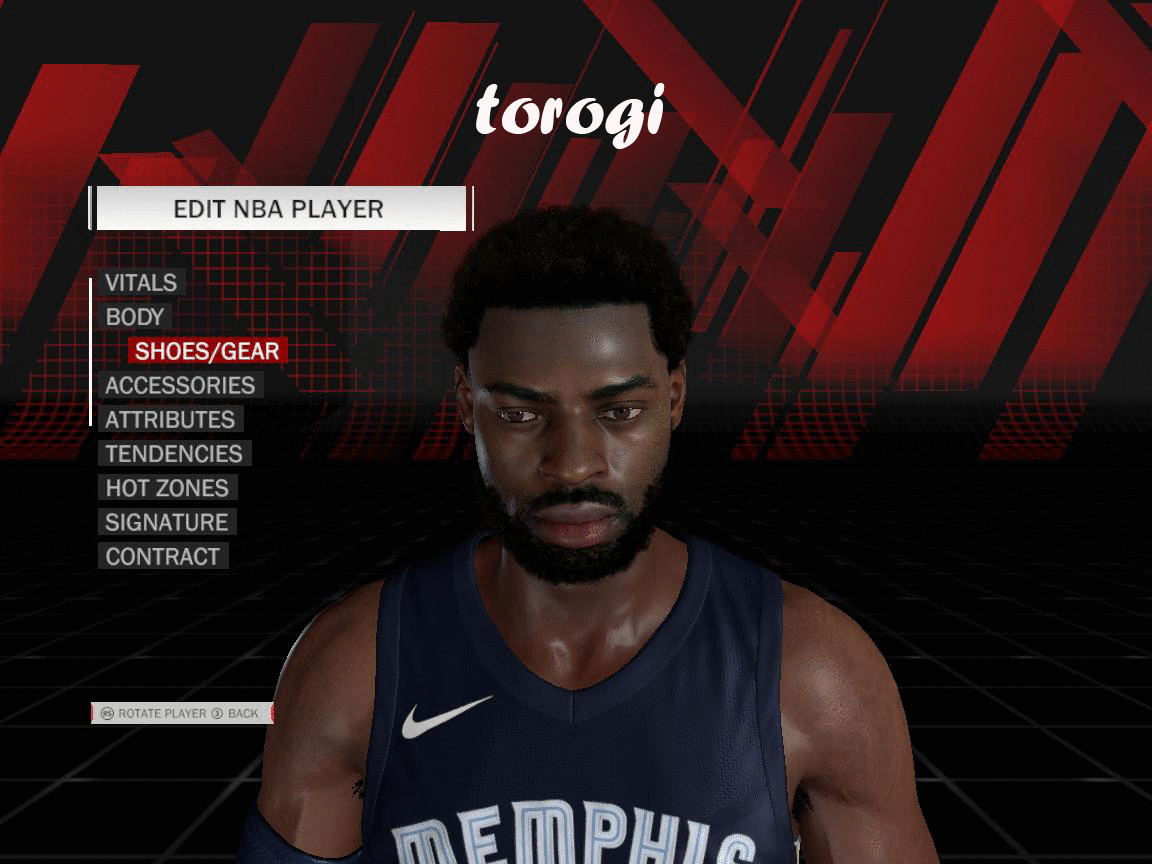The width and height of the screenshot is (1152, 864).
Task: Choose the Signature menu entry
Action: tap(167, 522)
